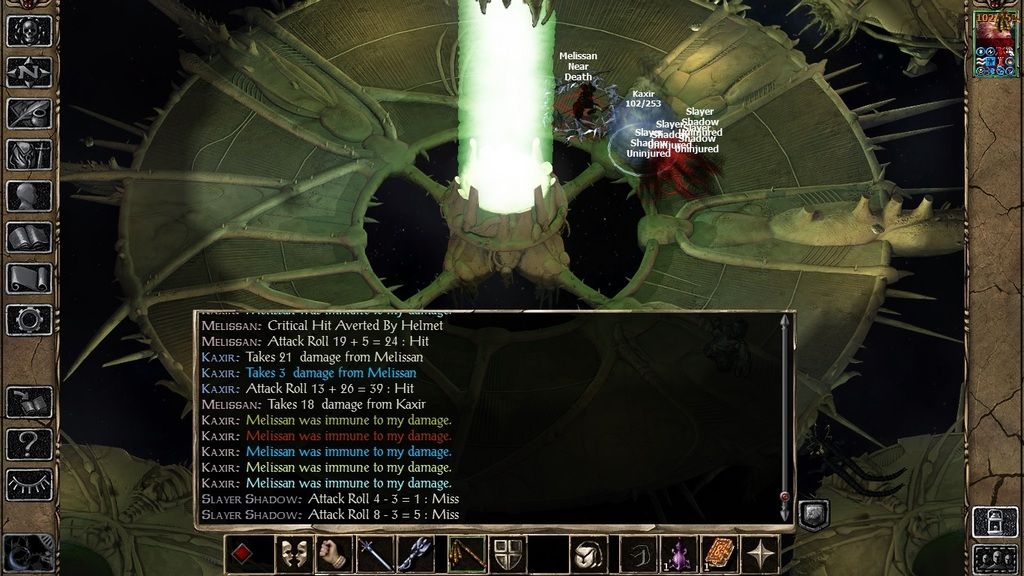Activate the shield guard button

(x=507, y=554)
